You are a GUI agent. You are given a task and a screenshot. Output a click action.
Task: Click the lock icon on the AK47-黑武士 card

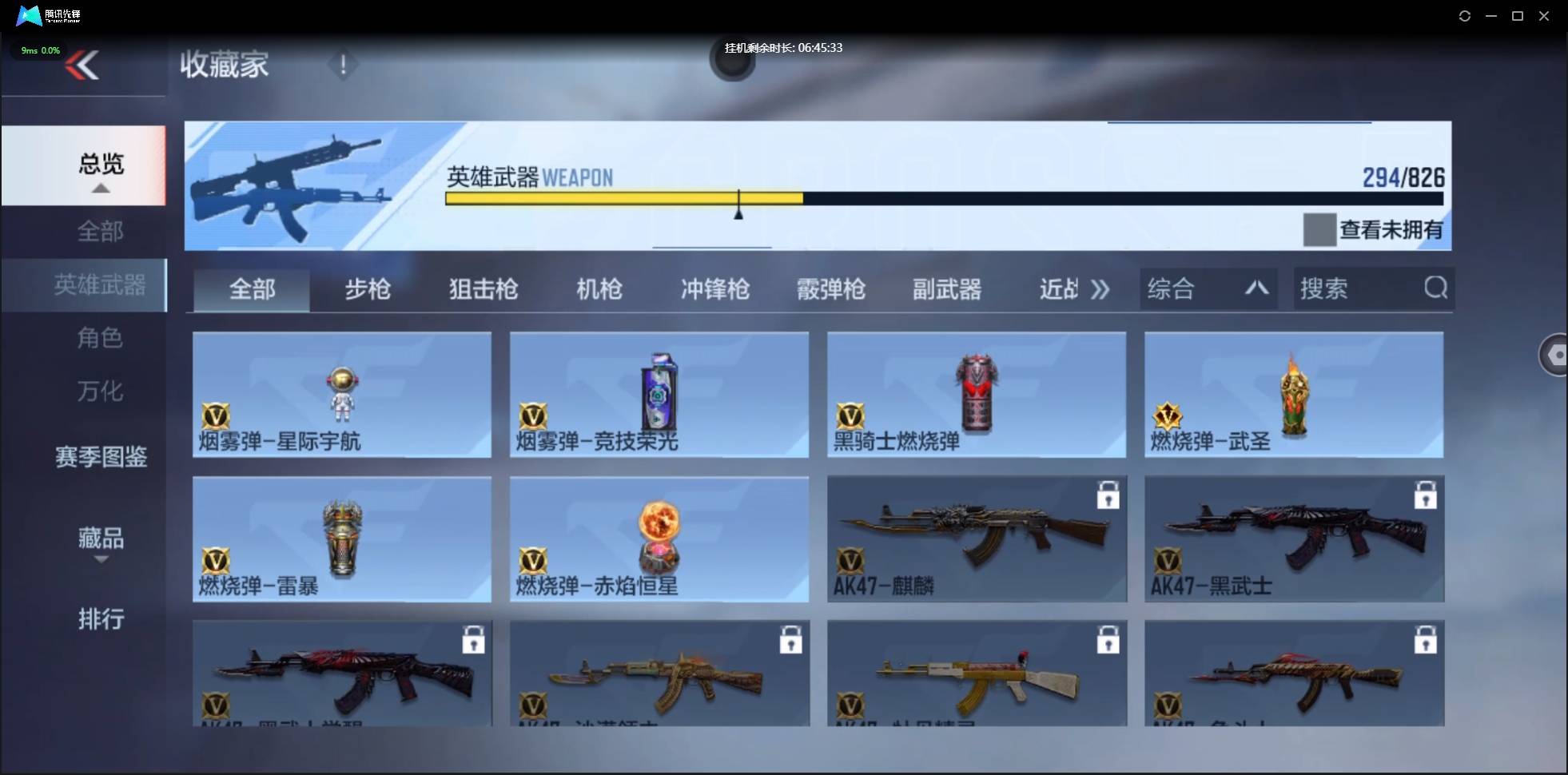[1426, 494]
